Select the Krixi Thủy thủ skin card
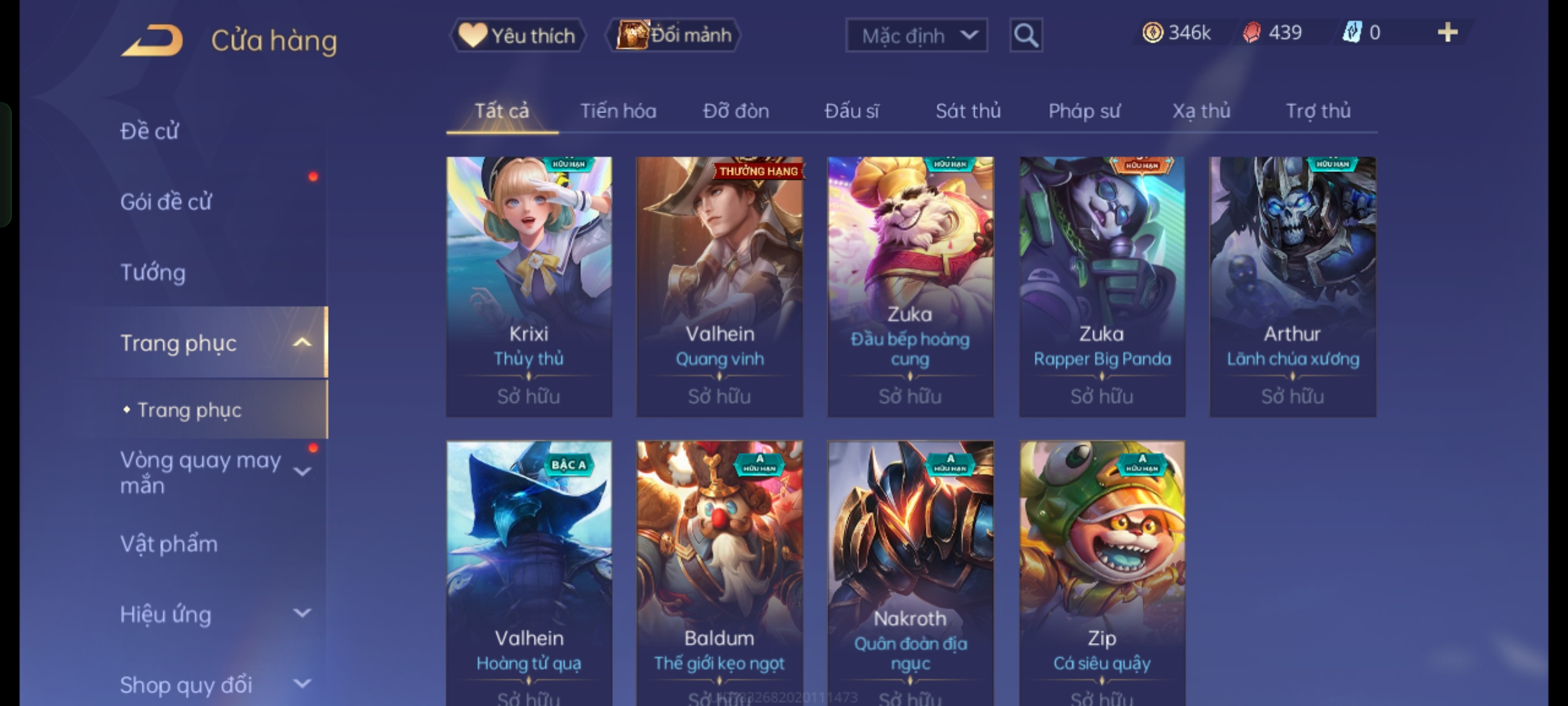 pyautogui.click(x=529, y=286)
